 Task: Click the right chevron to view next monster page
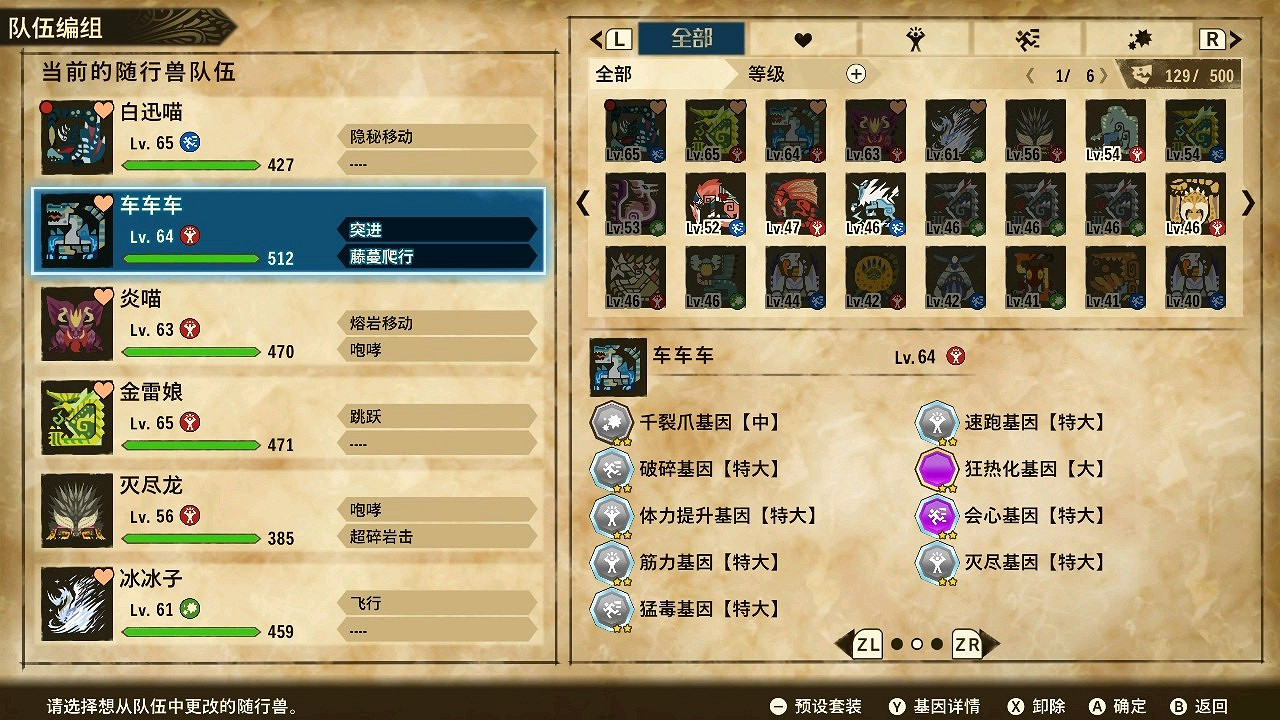[x=1247, y=203]
